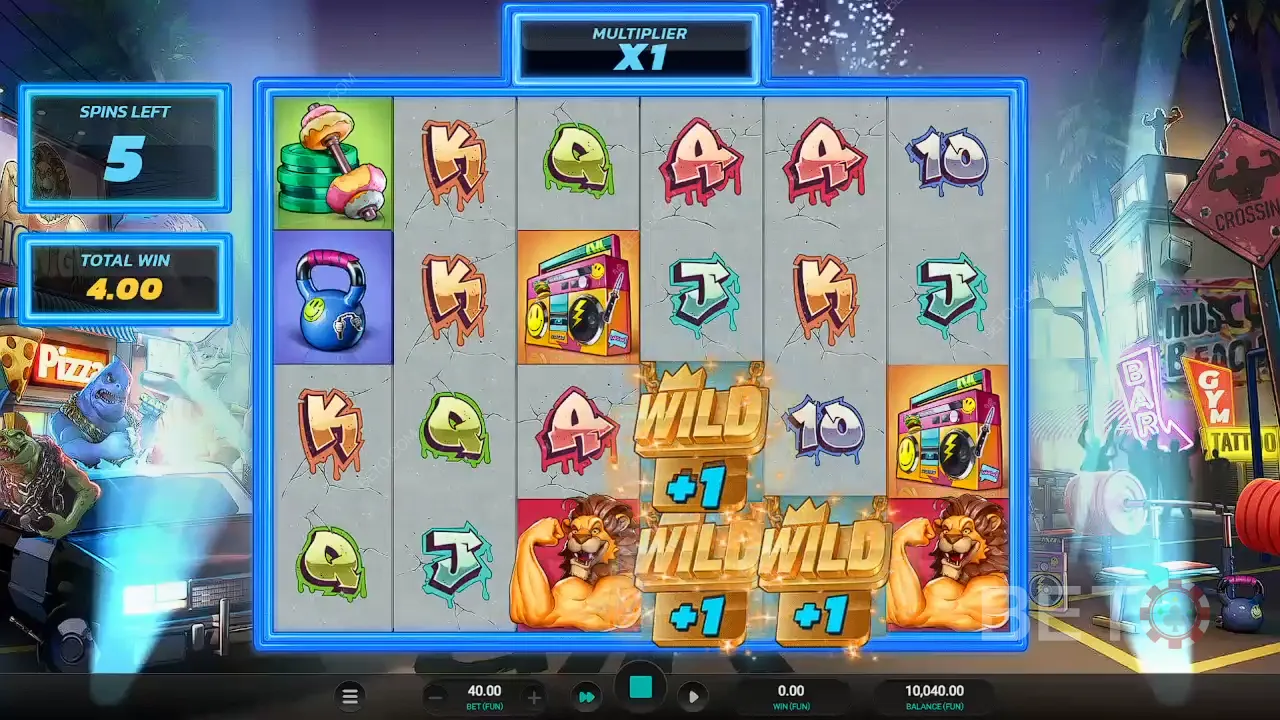Select the dumbbell weights symbol
This screenshot has width=1280, height=720.
[332, 163]
